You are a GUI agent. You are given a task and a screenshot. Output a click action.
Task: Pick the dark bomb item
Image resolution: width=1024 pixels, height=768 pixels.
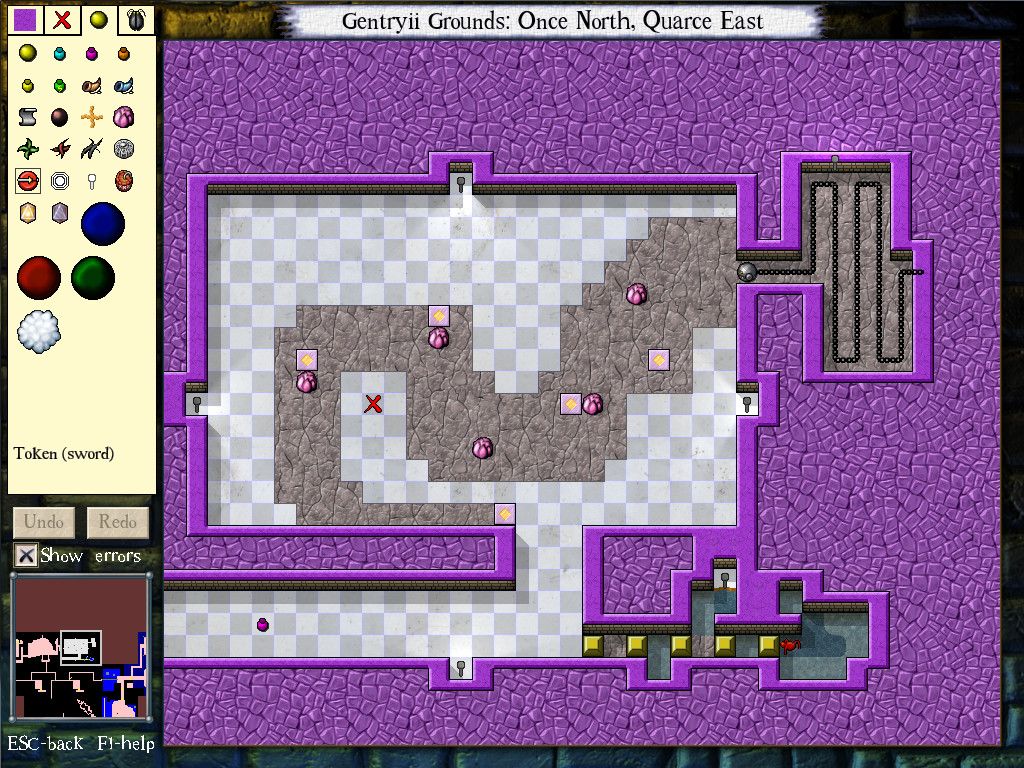click(x=60, y=117)
